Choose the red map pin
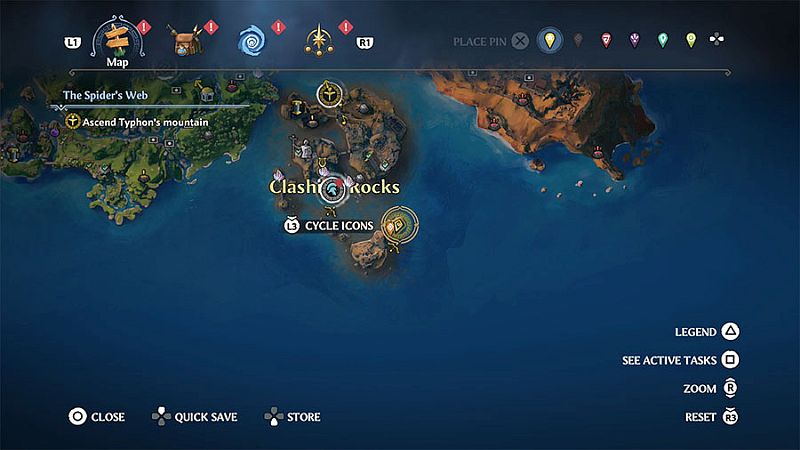Screen dimensions: 800x450 [x=606, y=41]
